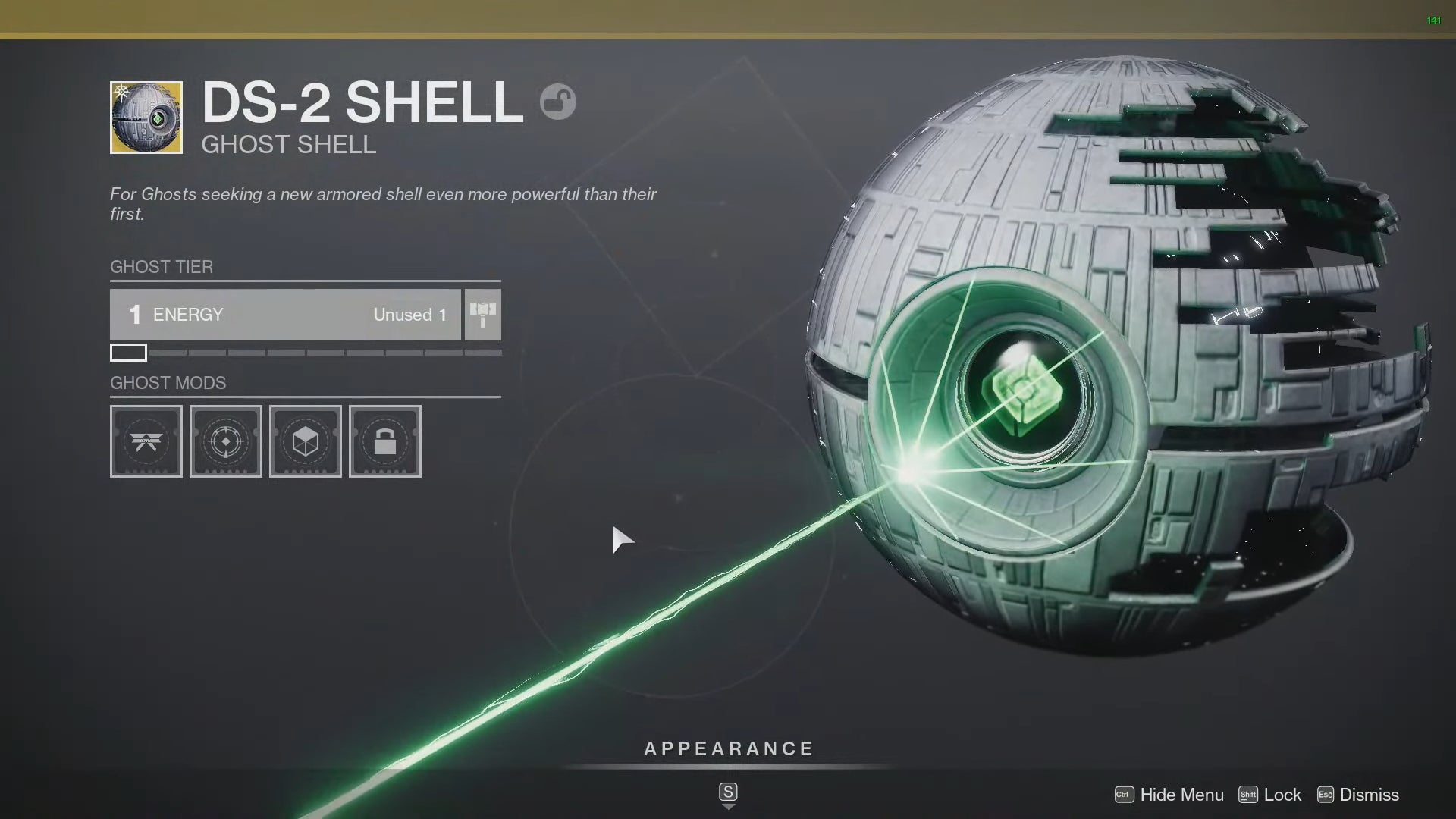Toggle Lock on the ghost shell
Screen dimensions: 1456x819
[x=1283, y=795]
